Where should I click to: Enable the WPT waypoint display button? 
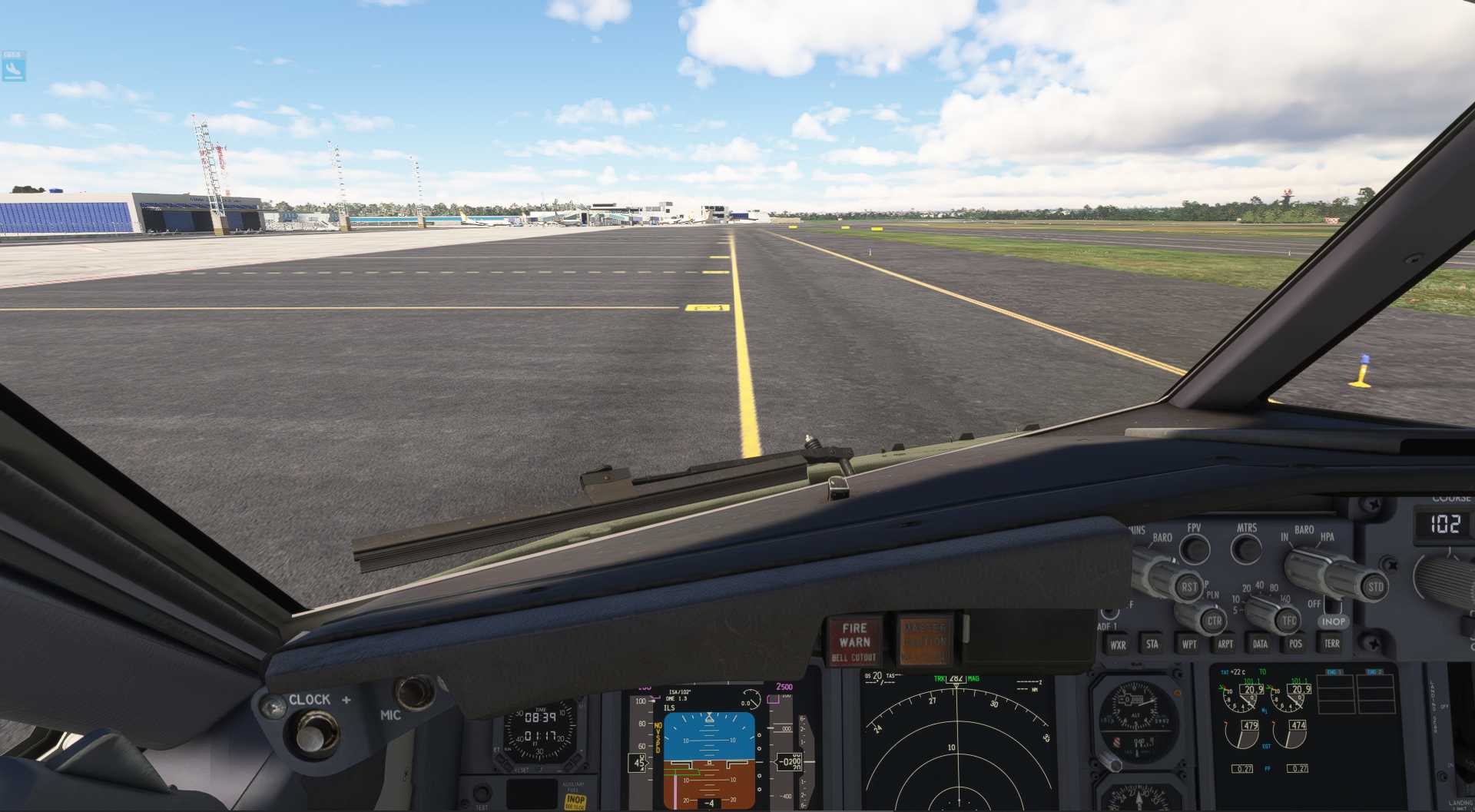[1189, 644]
